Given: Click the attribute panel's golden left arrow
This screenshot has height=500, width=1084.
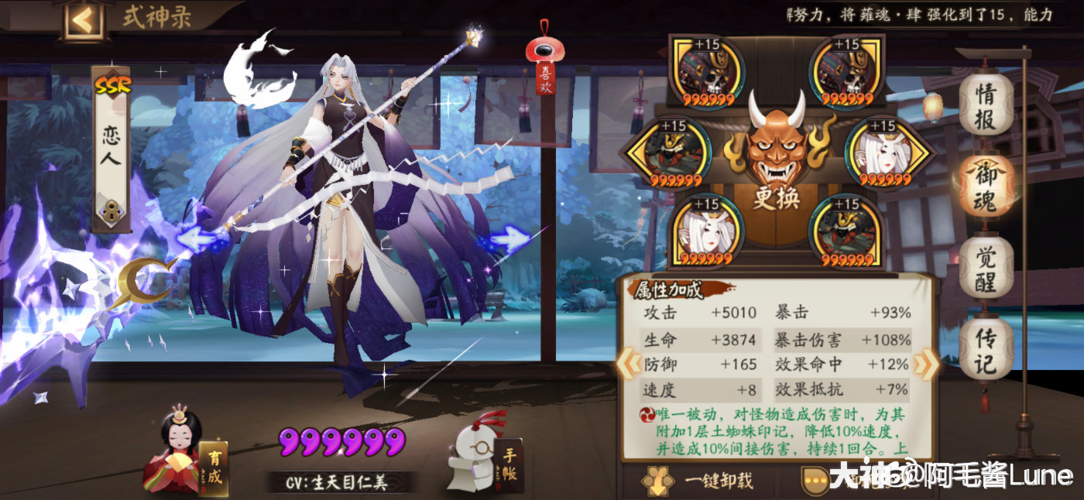Looking at the screenshot, I should [625, 363].
